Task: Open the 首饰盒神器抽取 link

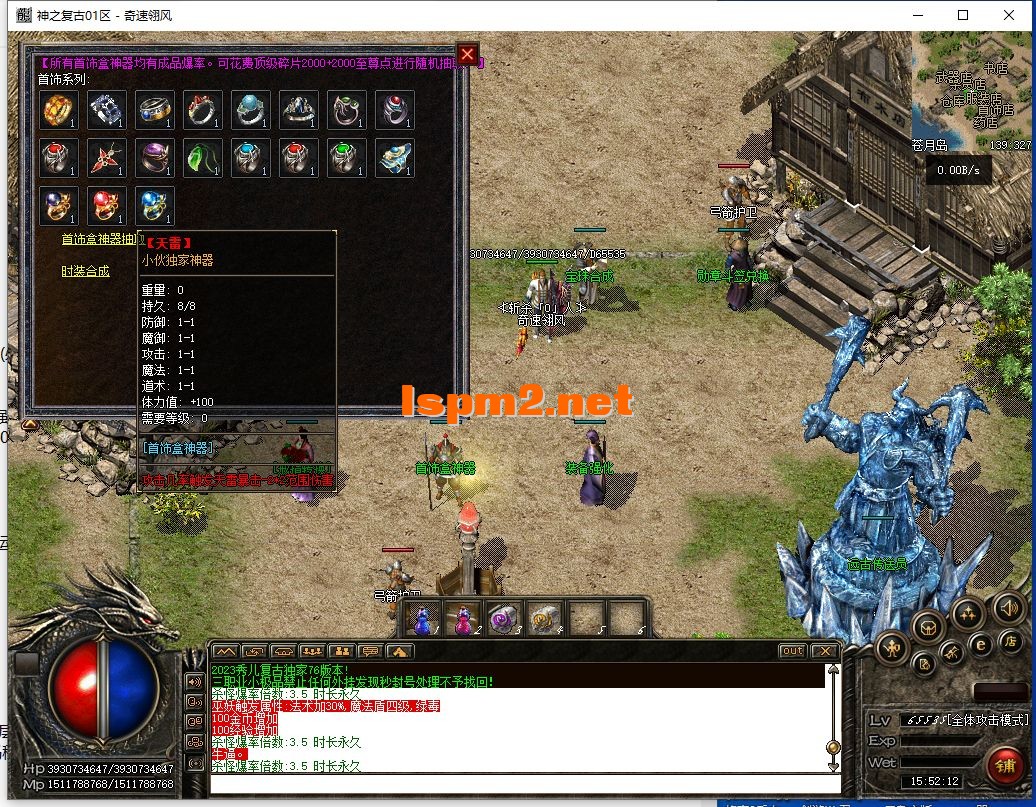Action: (100, 239)
